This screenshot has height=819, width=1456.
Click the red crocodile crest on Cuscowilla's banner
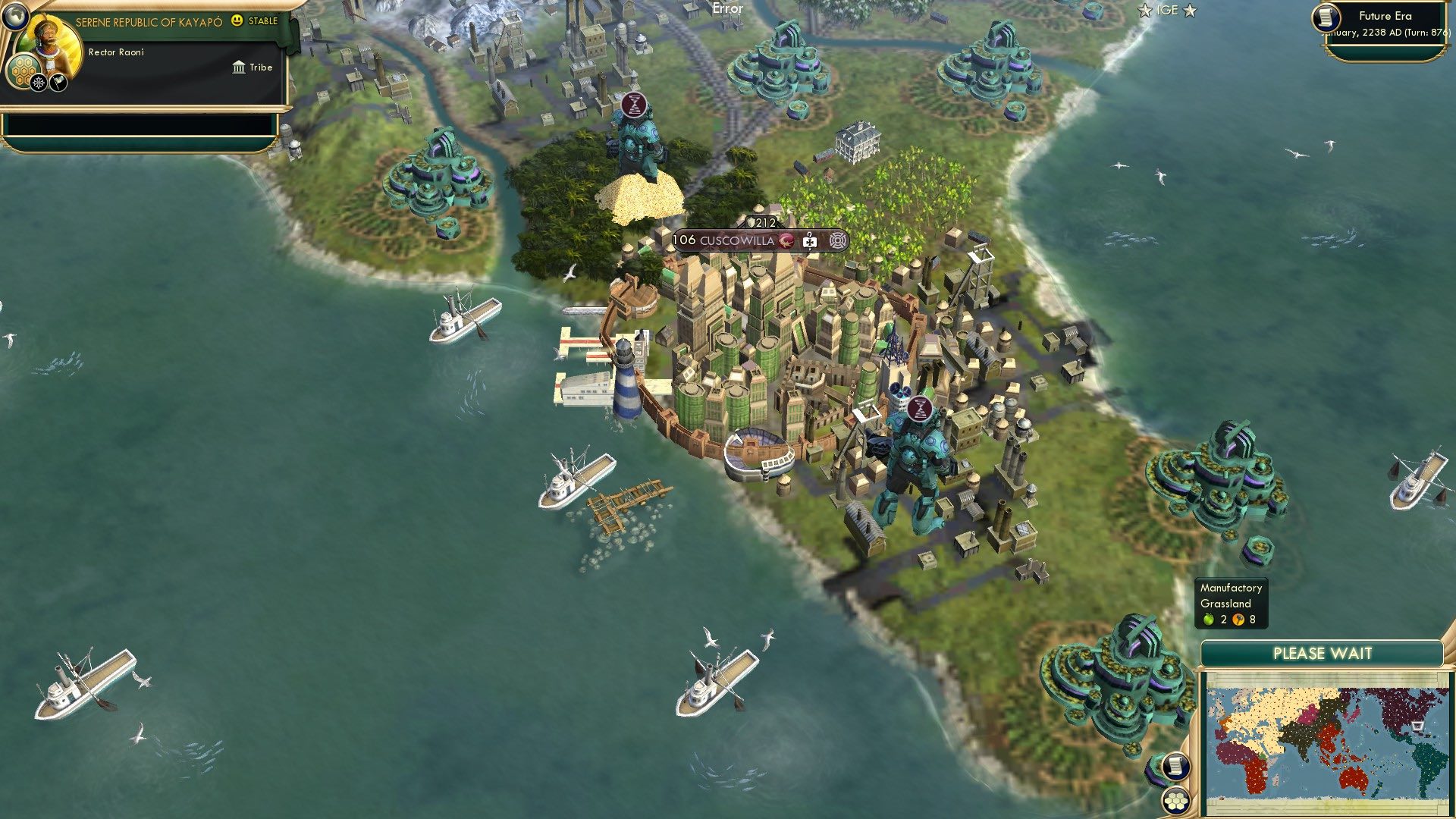[x=787, y=241]
